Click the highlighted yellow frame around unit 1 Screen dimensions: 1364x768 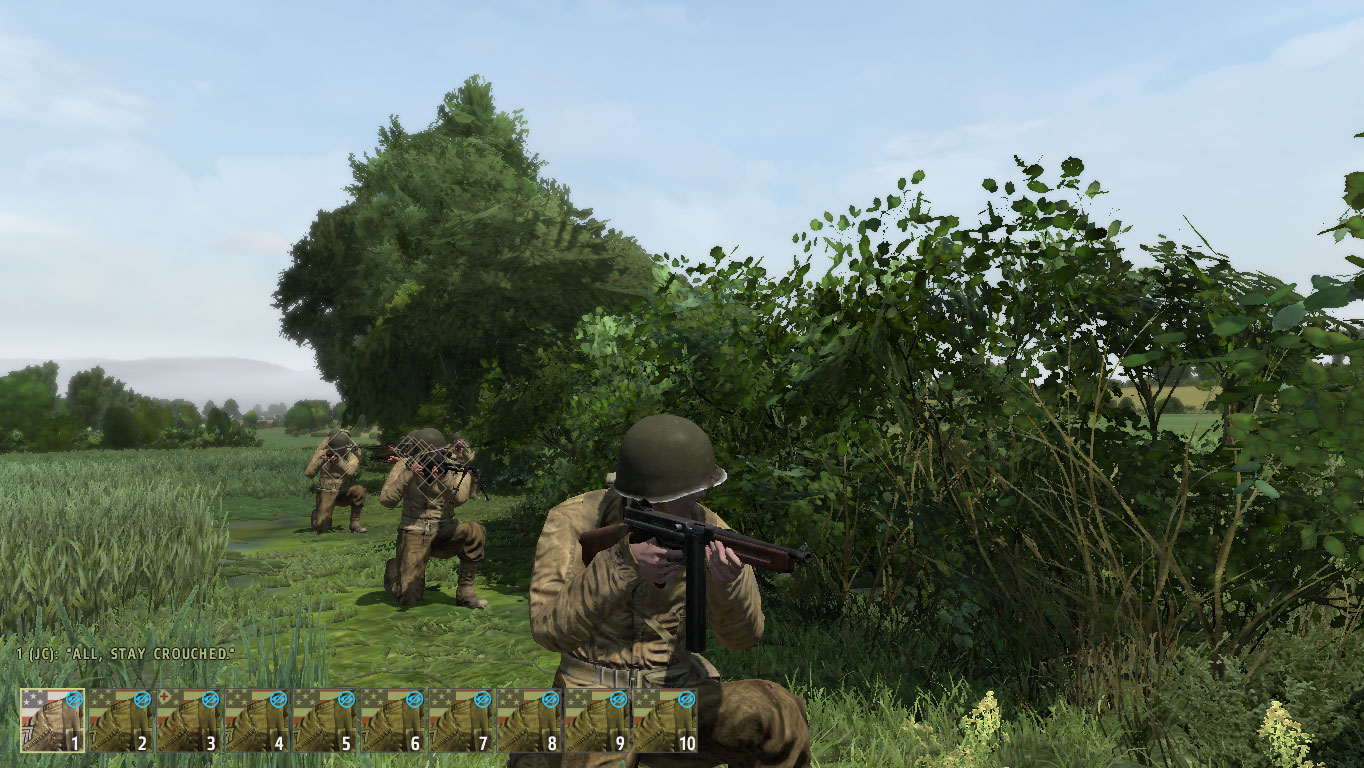coord(19,718)
